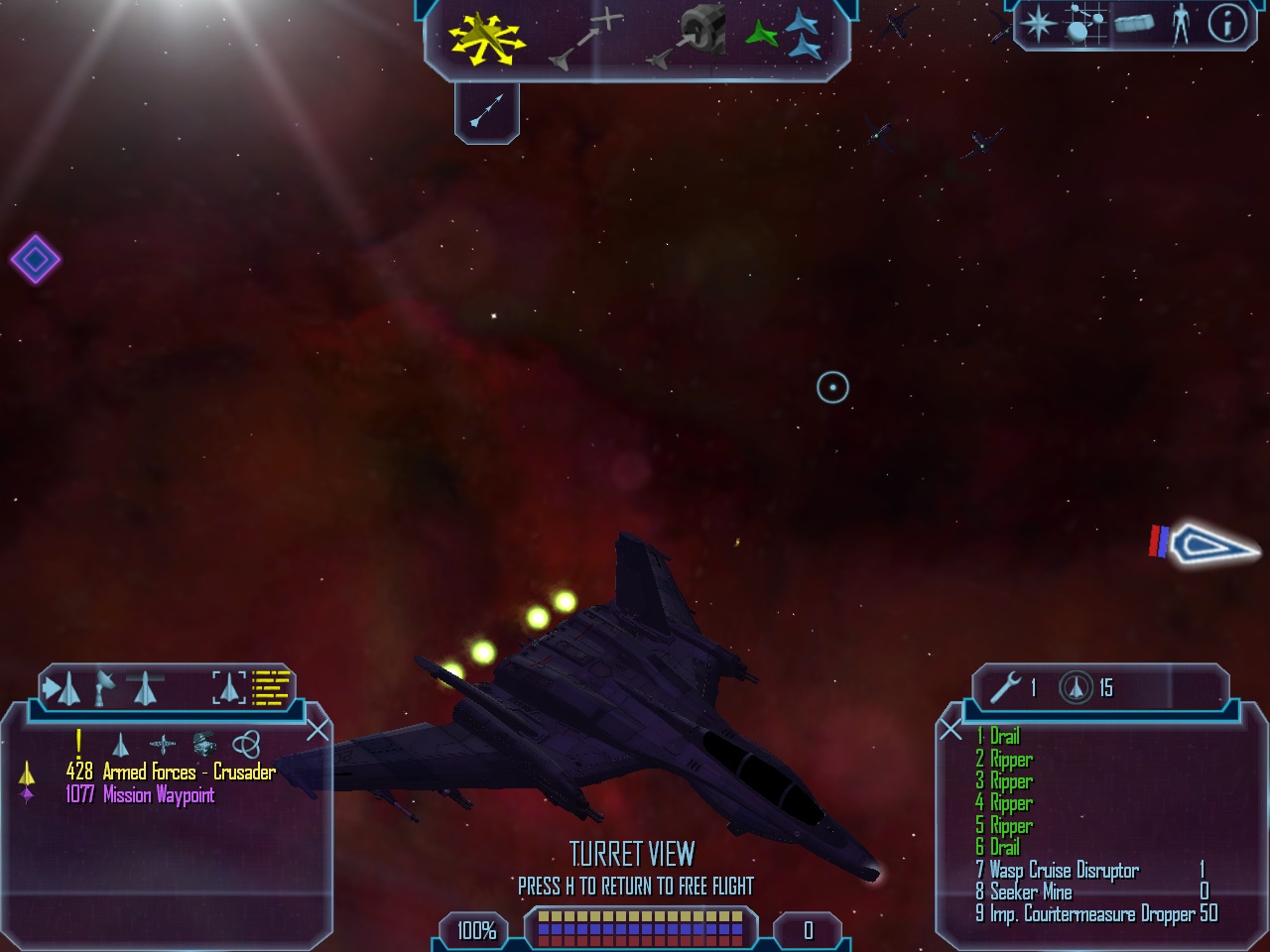Click the small missile icon tab
This screenshot has width=1270, height=952.
tap(487, 111)
